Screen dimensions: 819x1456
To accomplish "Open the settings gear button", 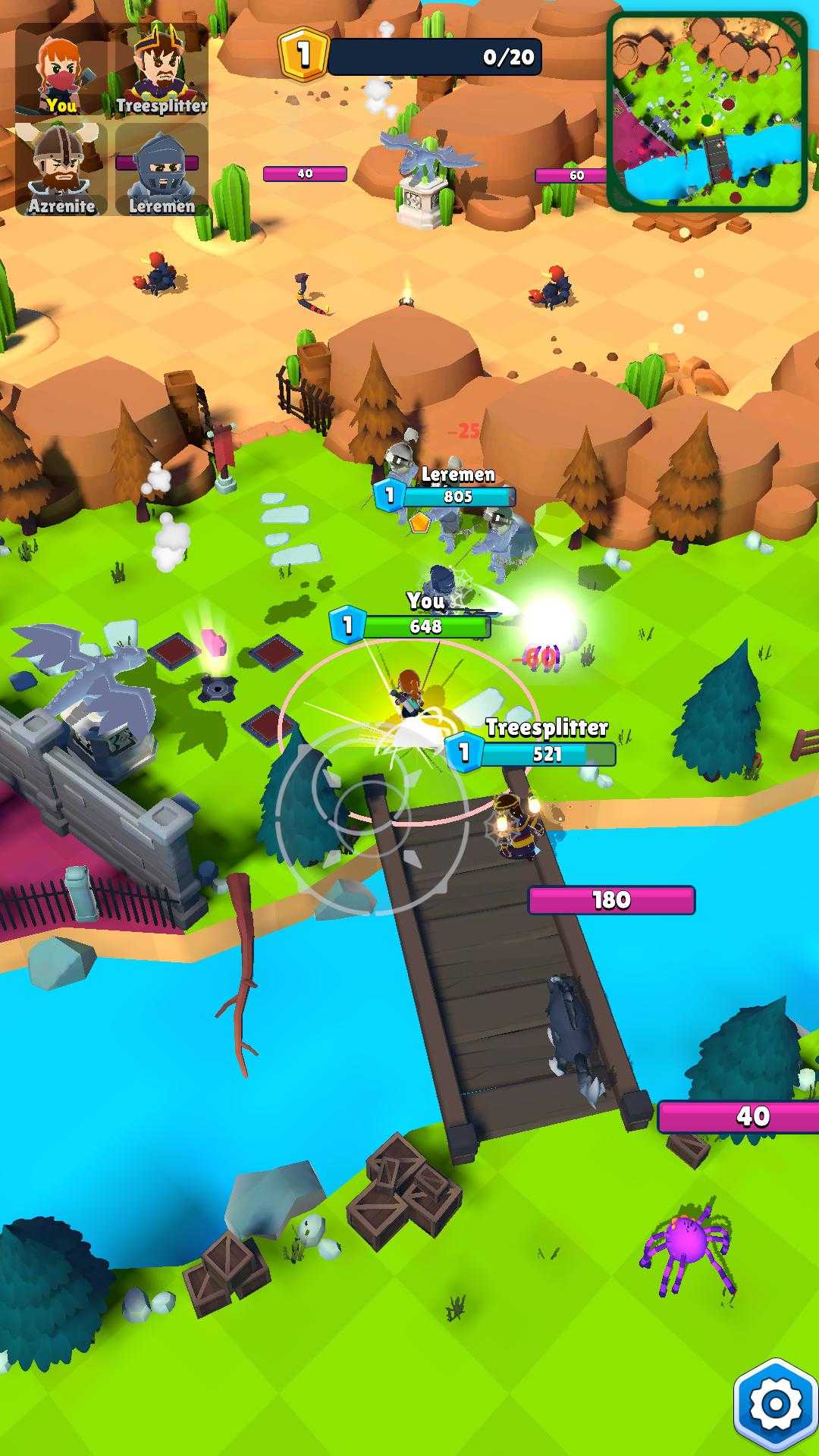I will (x=775, y=1404).
